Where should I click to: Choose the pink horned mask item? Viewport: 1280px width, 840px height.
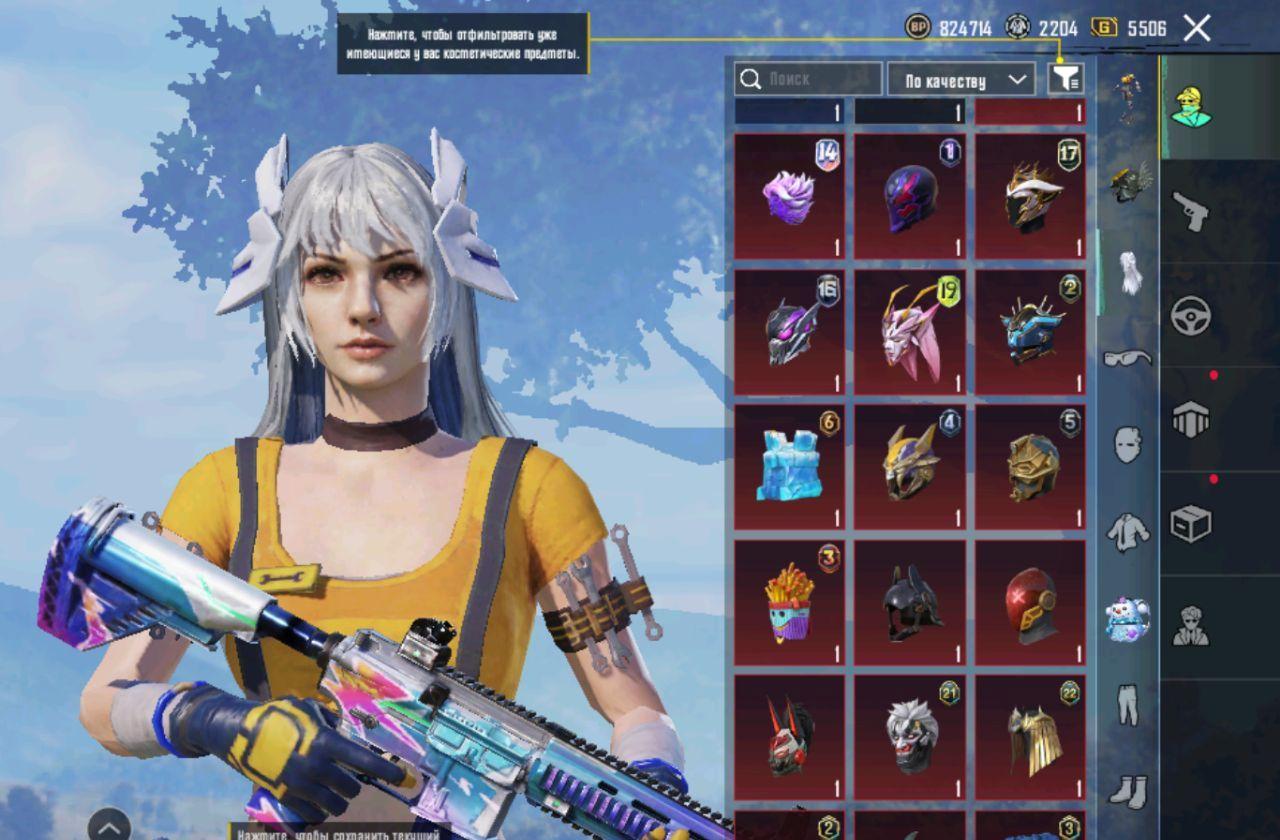910,332
